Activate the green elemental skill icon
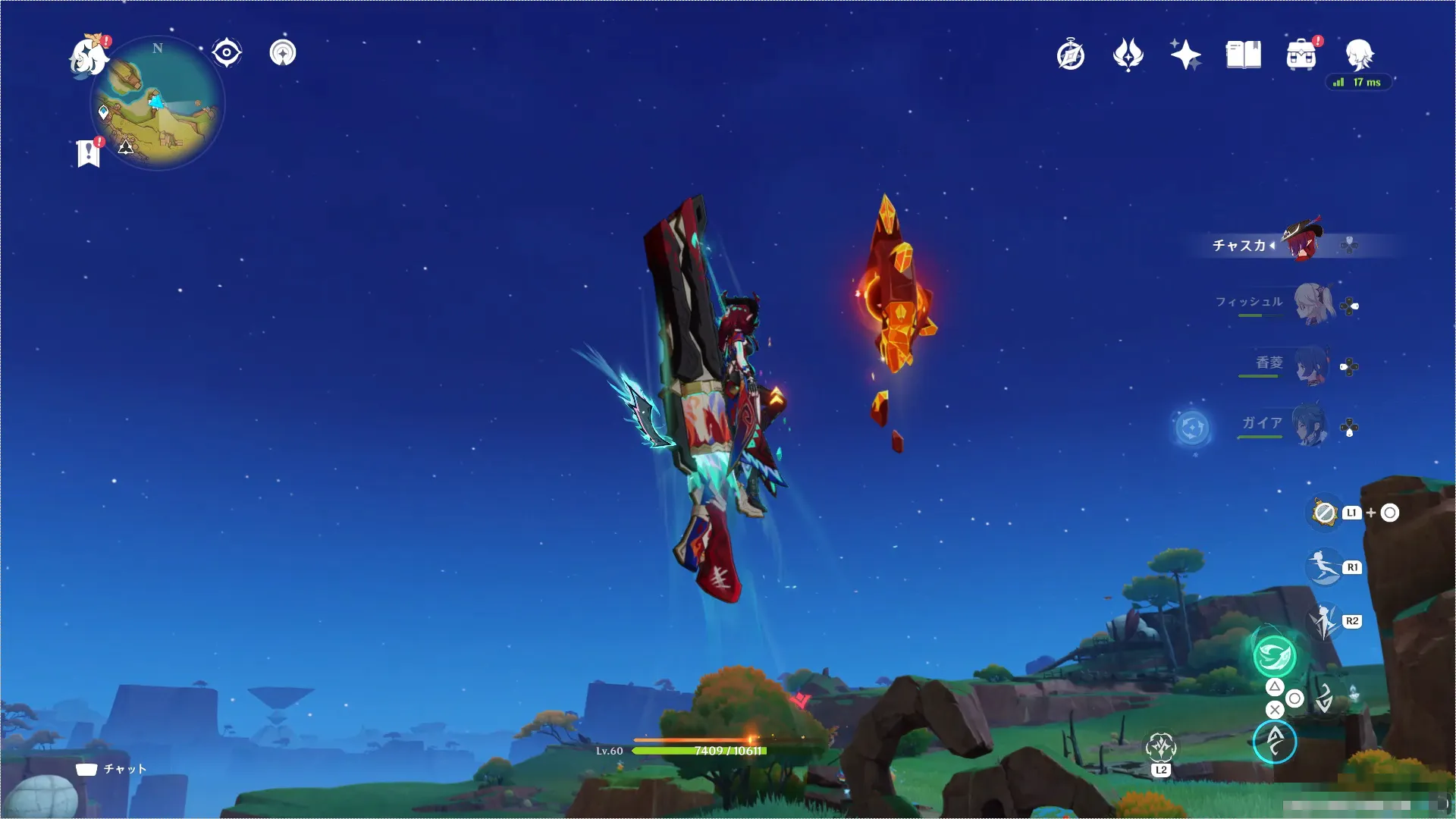 point(1274,656)
